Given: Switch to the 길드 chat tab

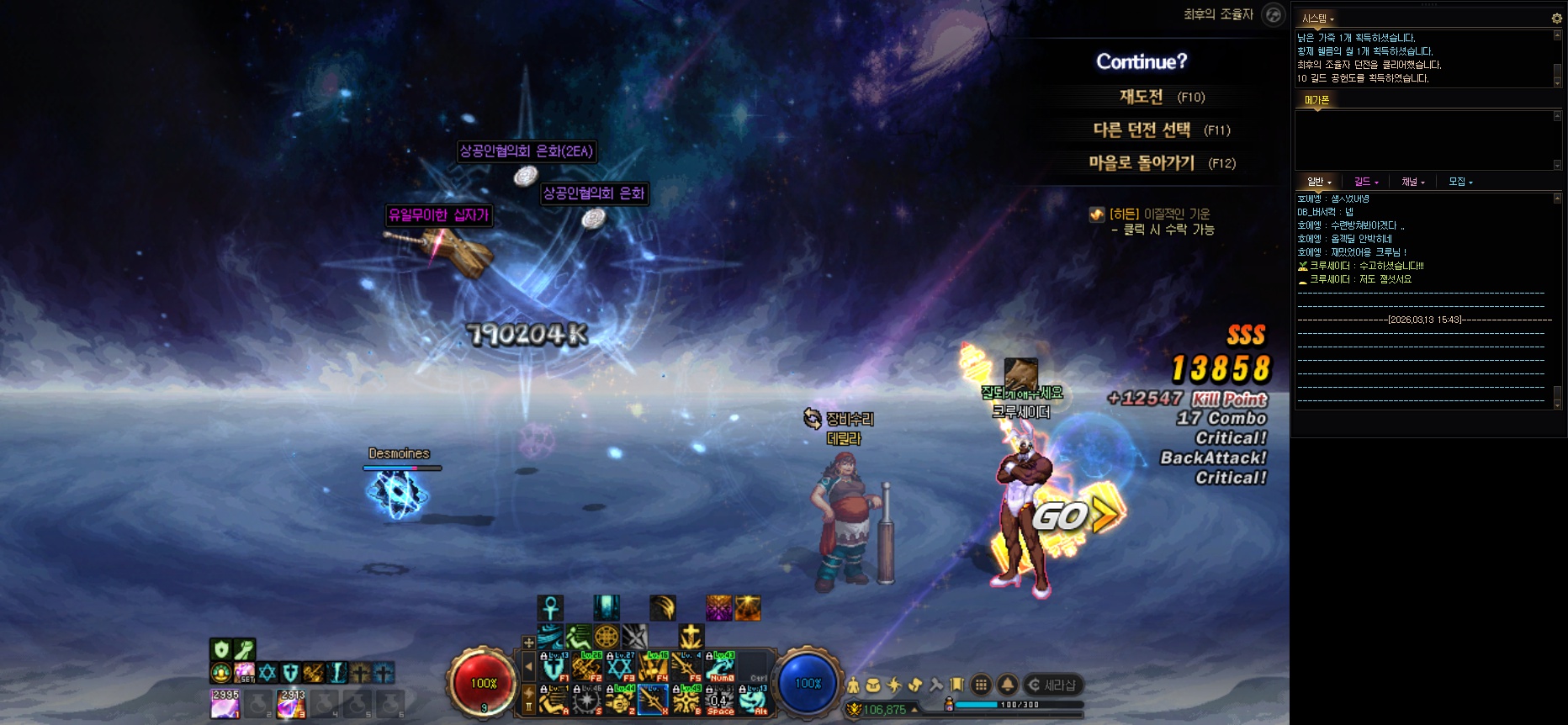Looking at the screenshot, I should pos(1366,182).
